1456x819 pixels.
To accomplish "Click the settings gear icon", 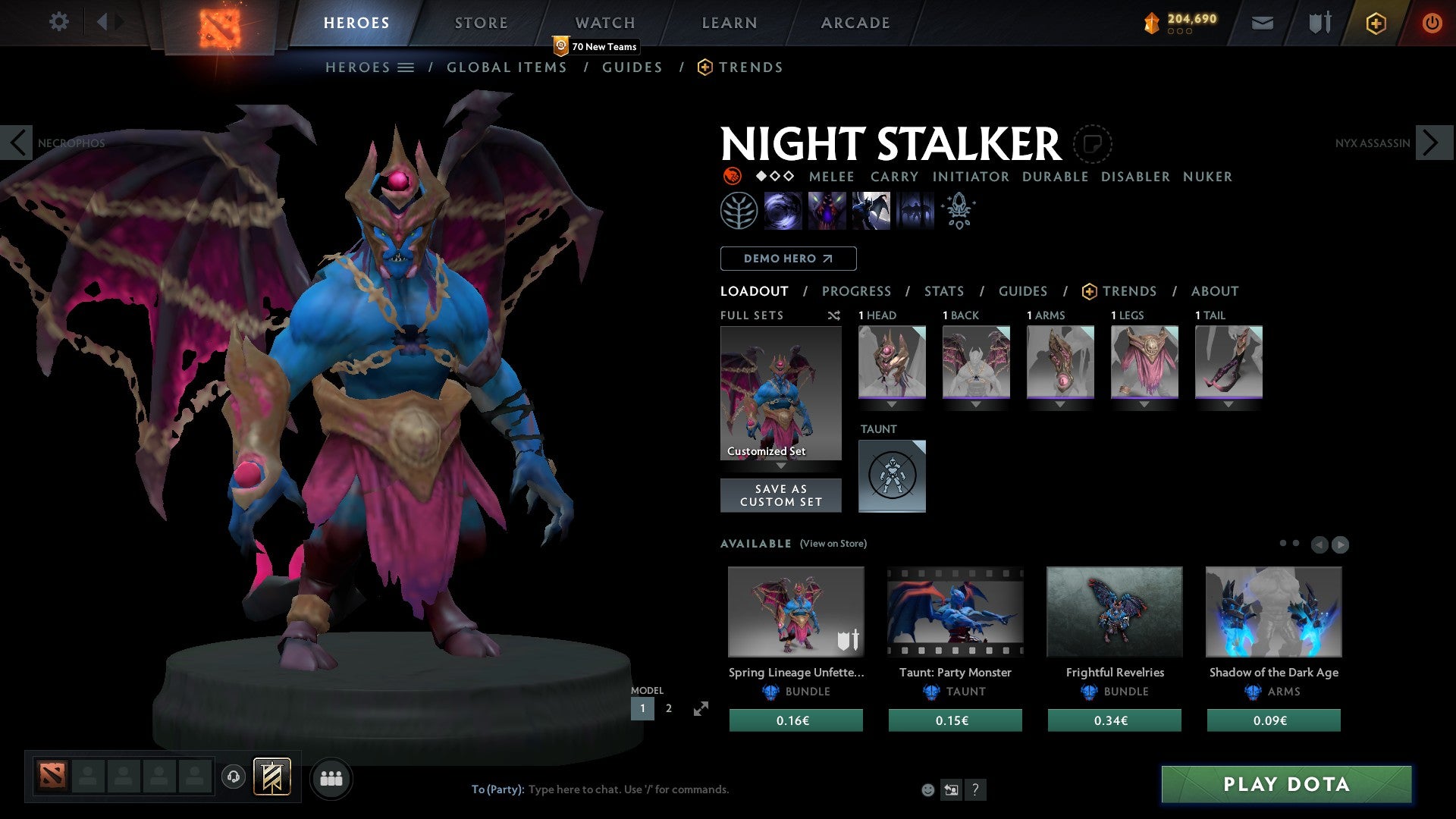I will pyautogui.click(x=59, y=22).
